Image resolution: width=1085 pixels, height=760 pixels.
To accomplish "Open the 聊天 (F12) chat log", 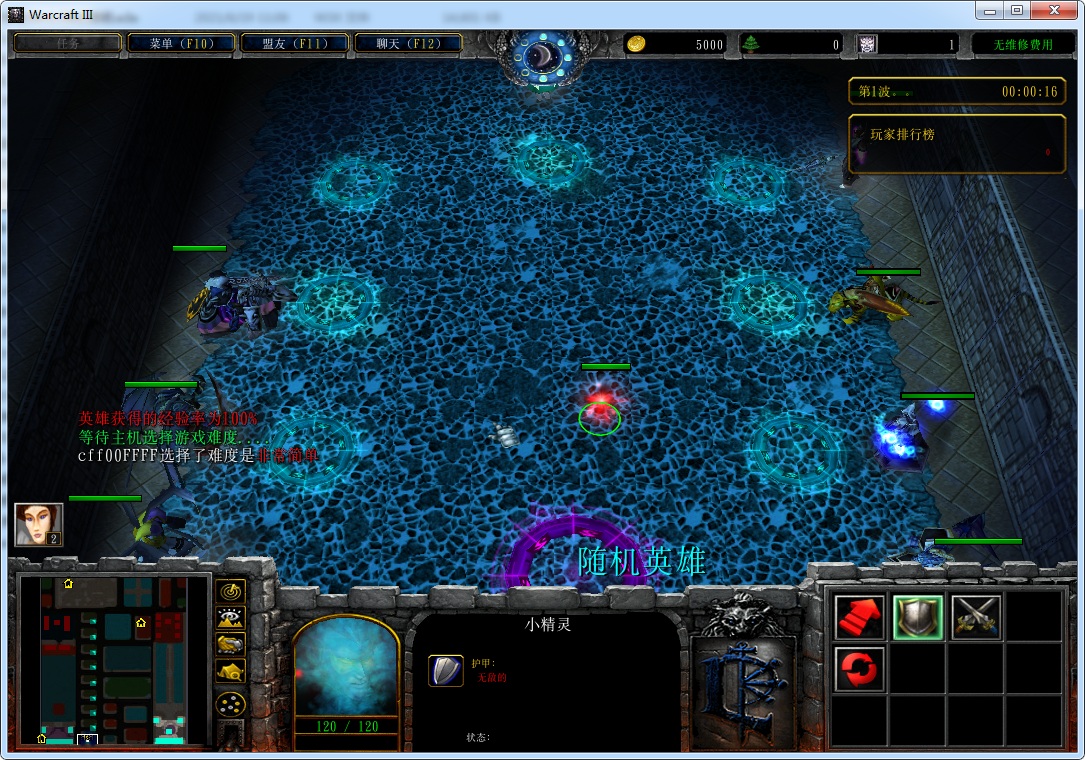I will point(408,44).
